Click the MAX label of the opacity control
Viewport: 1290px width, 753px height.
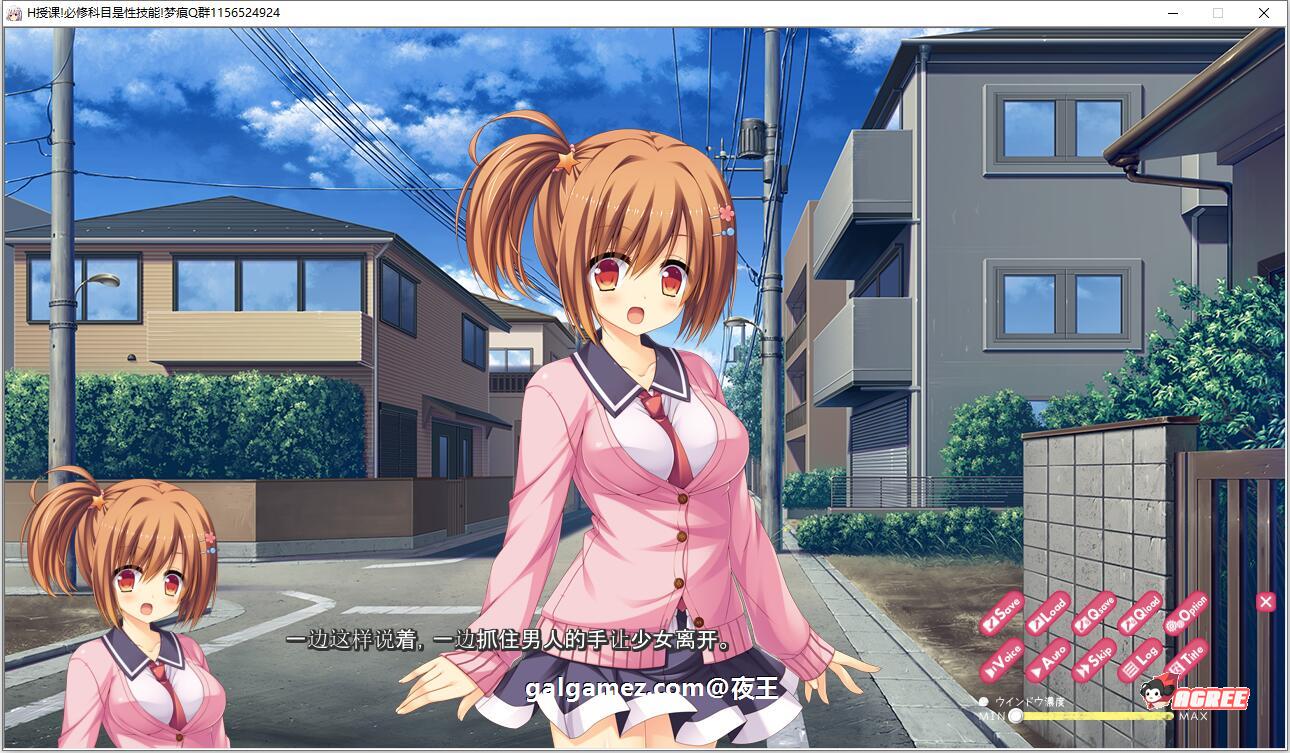pyautogui.click(x=1194, y=716)
